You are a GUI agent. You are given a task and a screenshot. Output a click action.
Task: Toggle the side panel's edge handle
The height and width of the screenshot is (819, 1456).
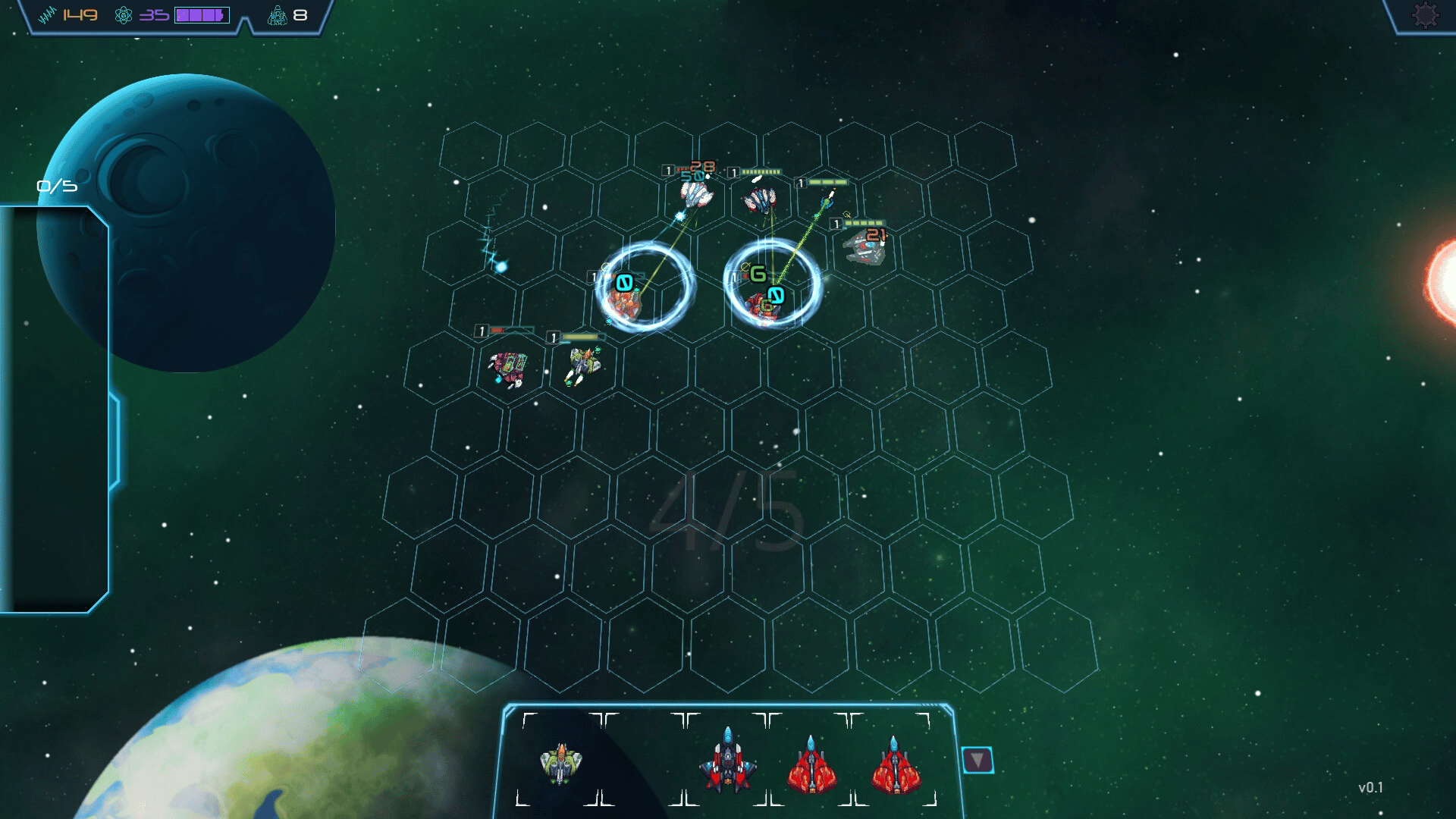click(115, 440)
